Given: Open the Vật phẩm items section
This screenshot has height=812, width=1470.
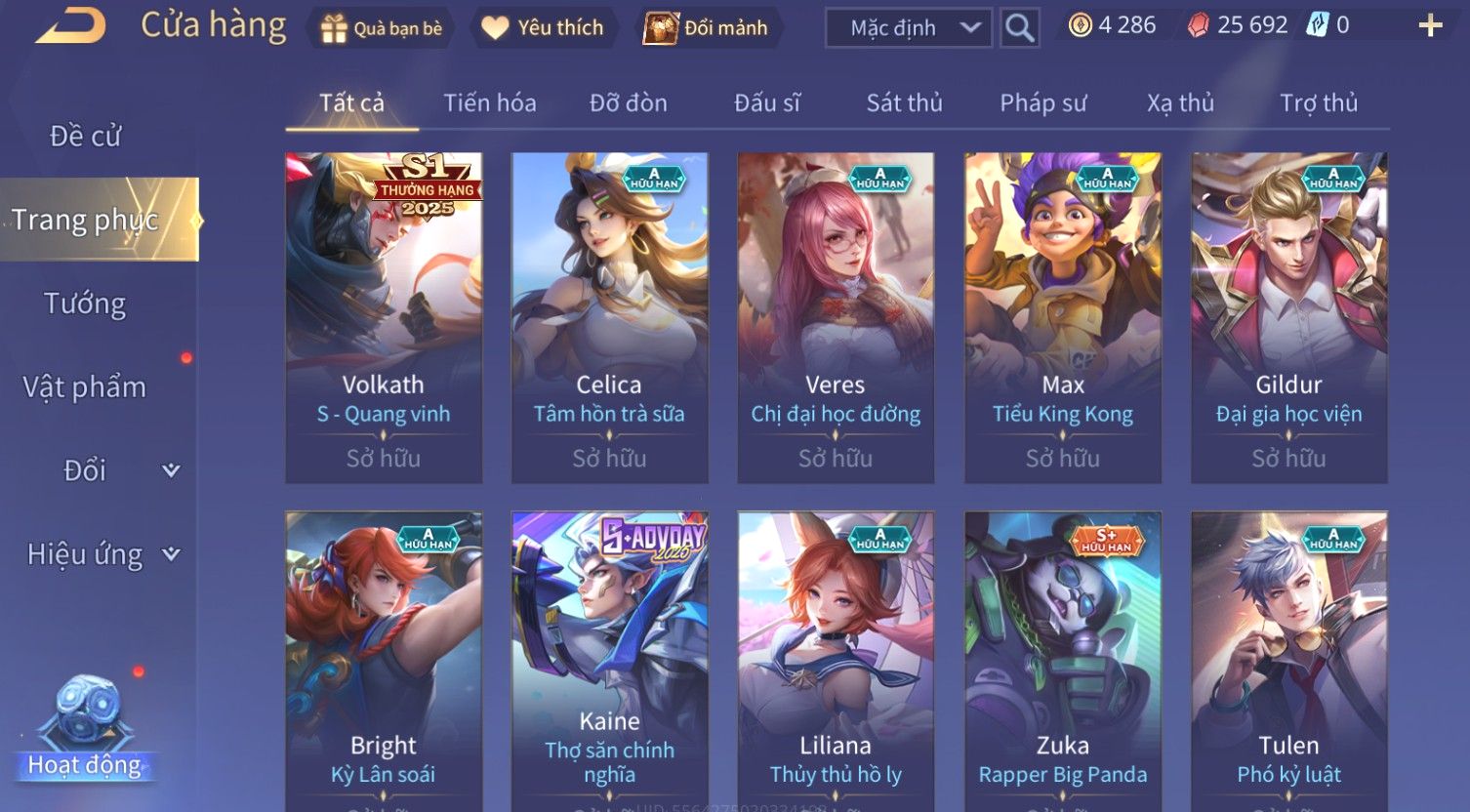Looking at the screenshot, I should point(85,387).
